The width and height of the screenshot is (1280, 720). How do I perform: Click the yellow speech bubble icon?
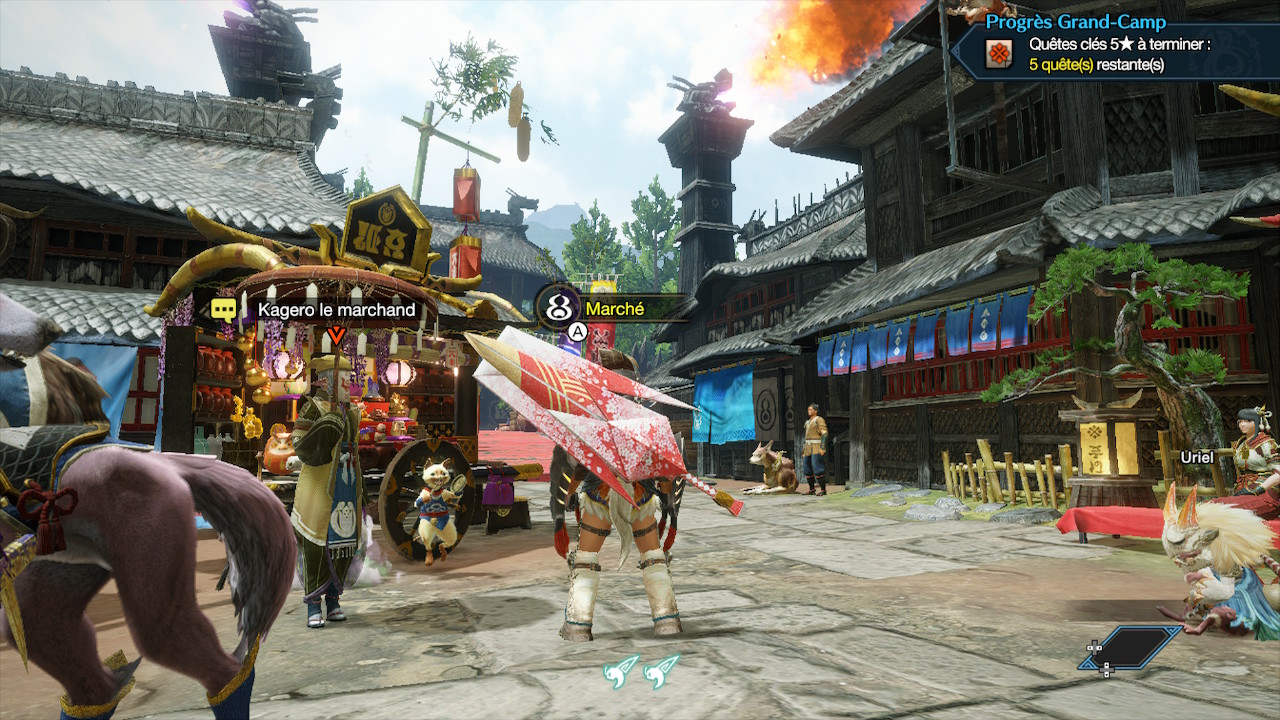coord(224,309)
